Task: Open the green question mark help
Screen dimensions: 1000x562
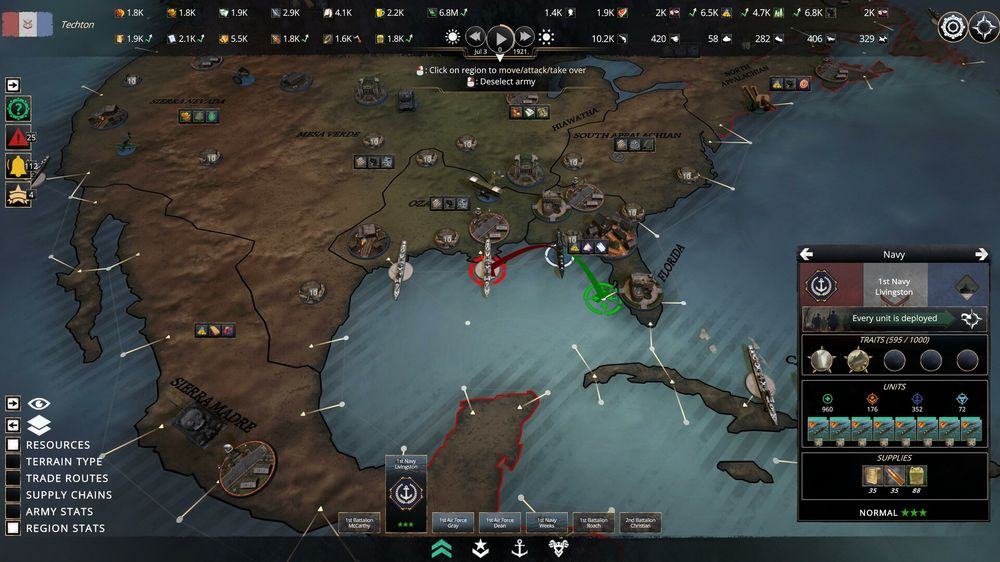Action: click(x=17, y=110)
